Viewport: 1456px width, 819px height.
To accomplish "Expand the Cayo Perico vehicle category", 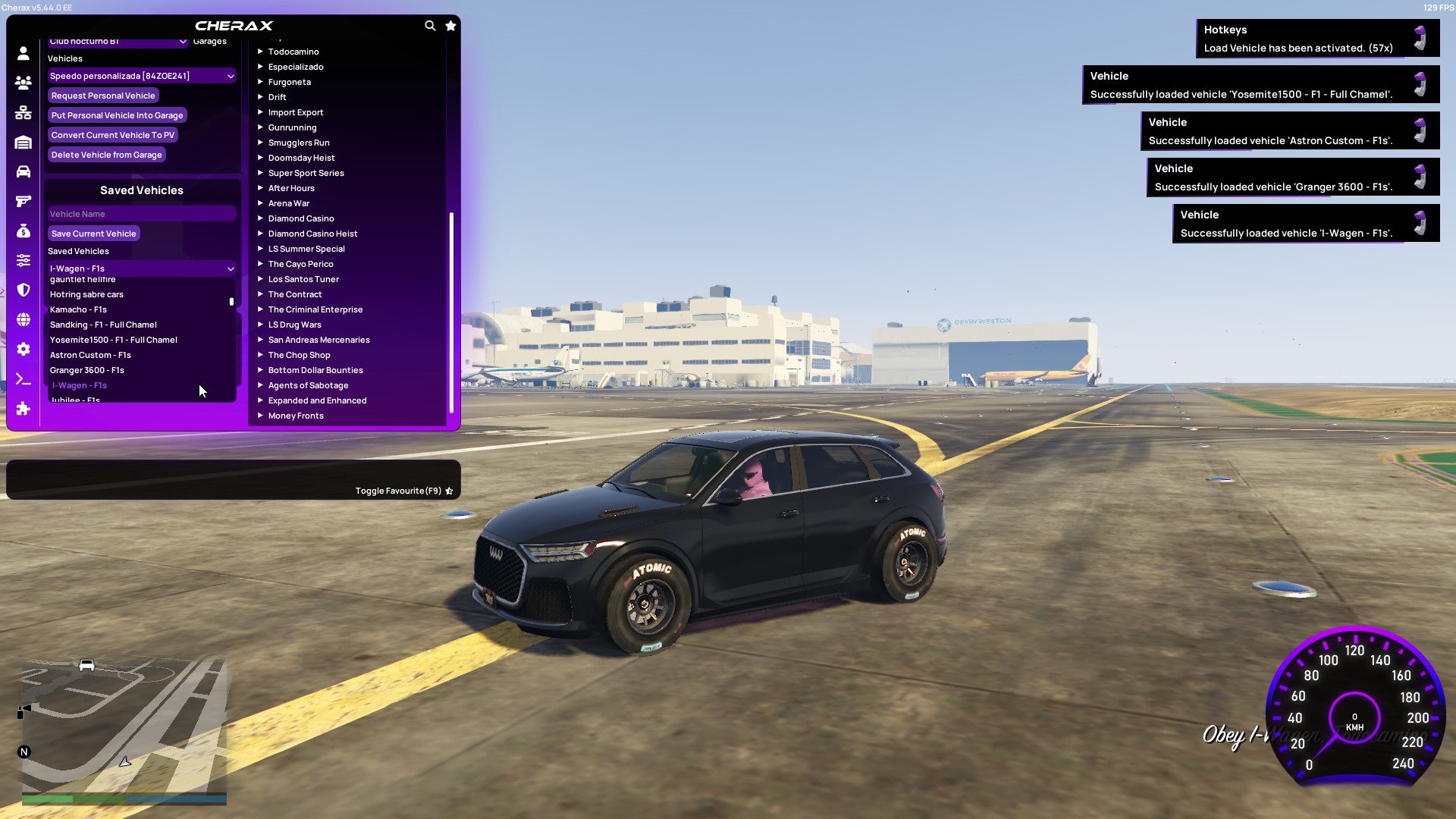I will [x=300, y=263].
